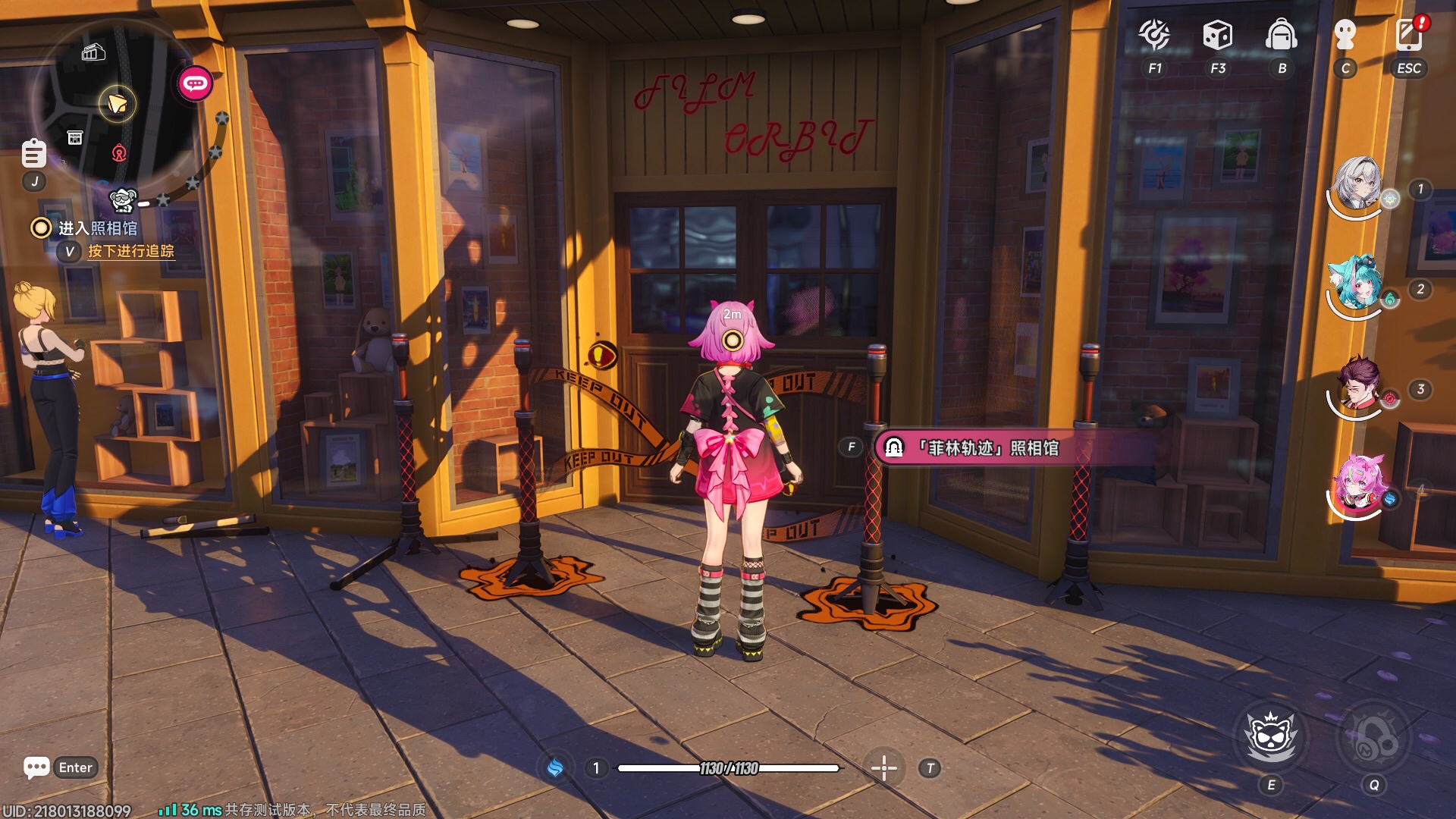Image resolution: width=1456 pixels, height=819 pixels.
Task: Switch to the teal-haired party member
Action: (1357, 283)
